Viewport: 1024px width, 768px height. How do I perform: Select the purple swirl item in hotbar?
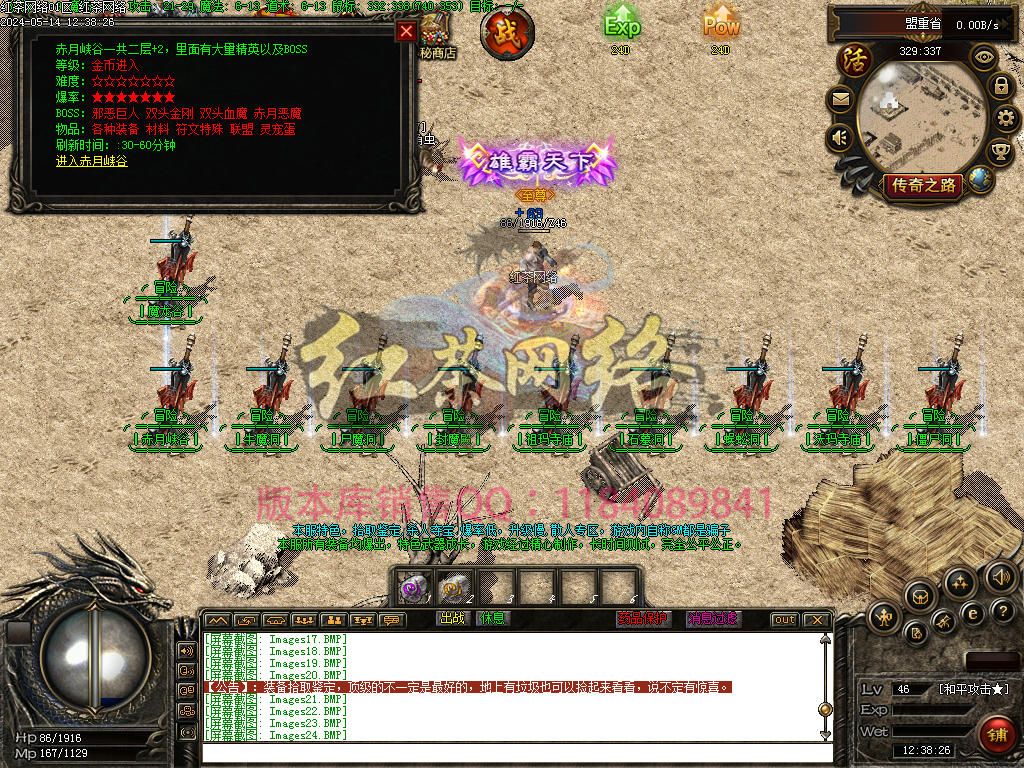click(x=411, y=588)
